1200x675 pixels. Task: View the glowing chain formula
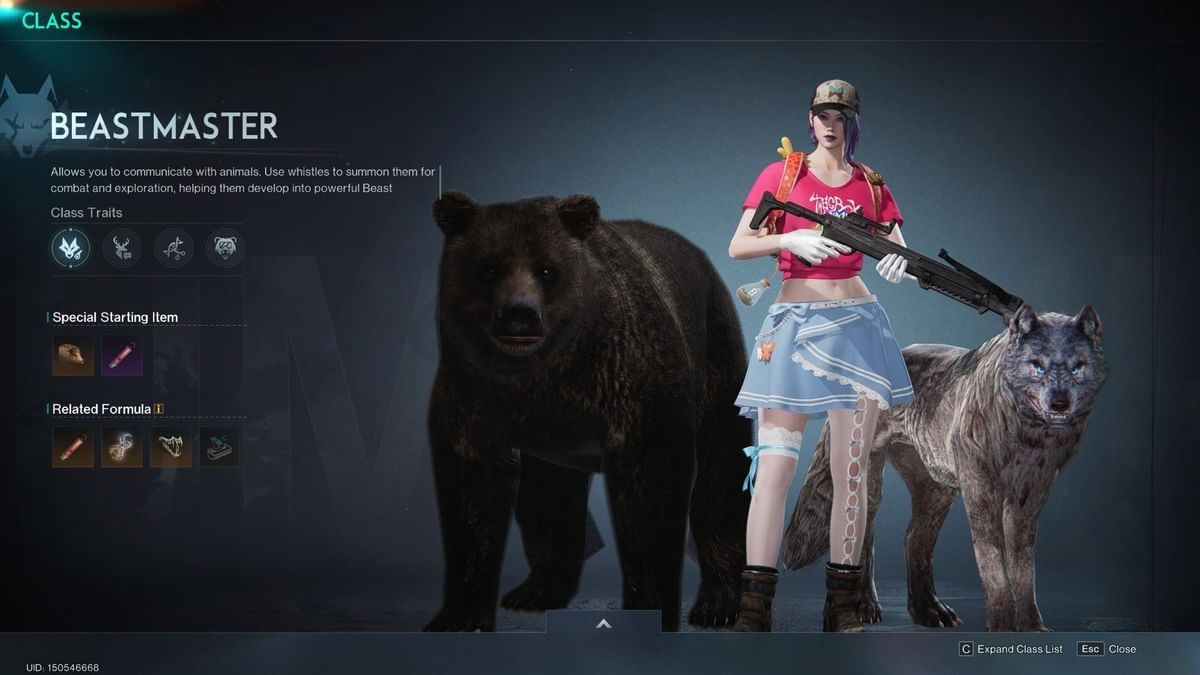[122, 447]
